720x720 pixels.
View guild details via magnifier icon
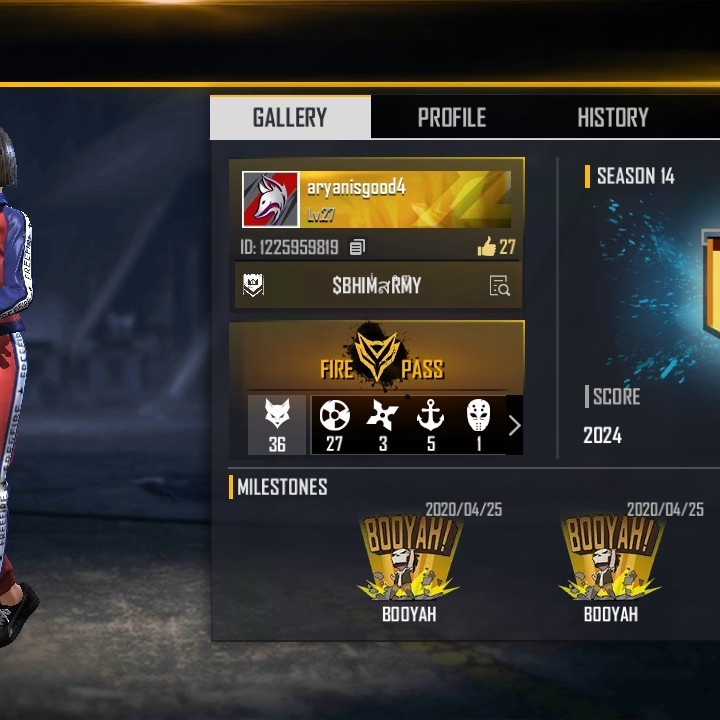point(500,287)
